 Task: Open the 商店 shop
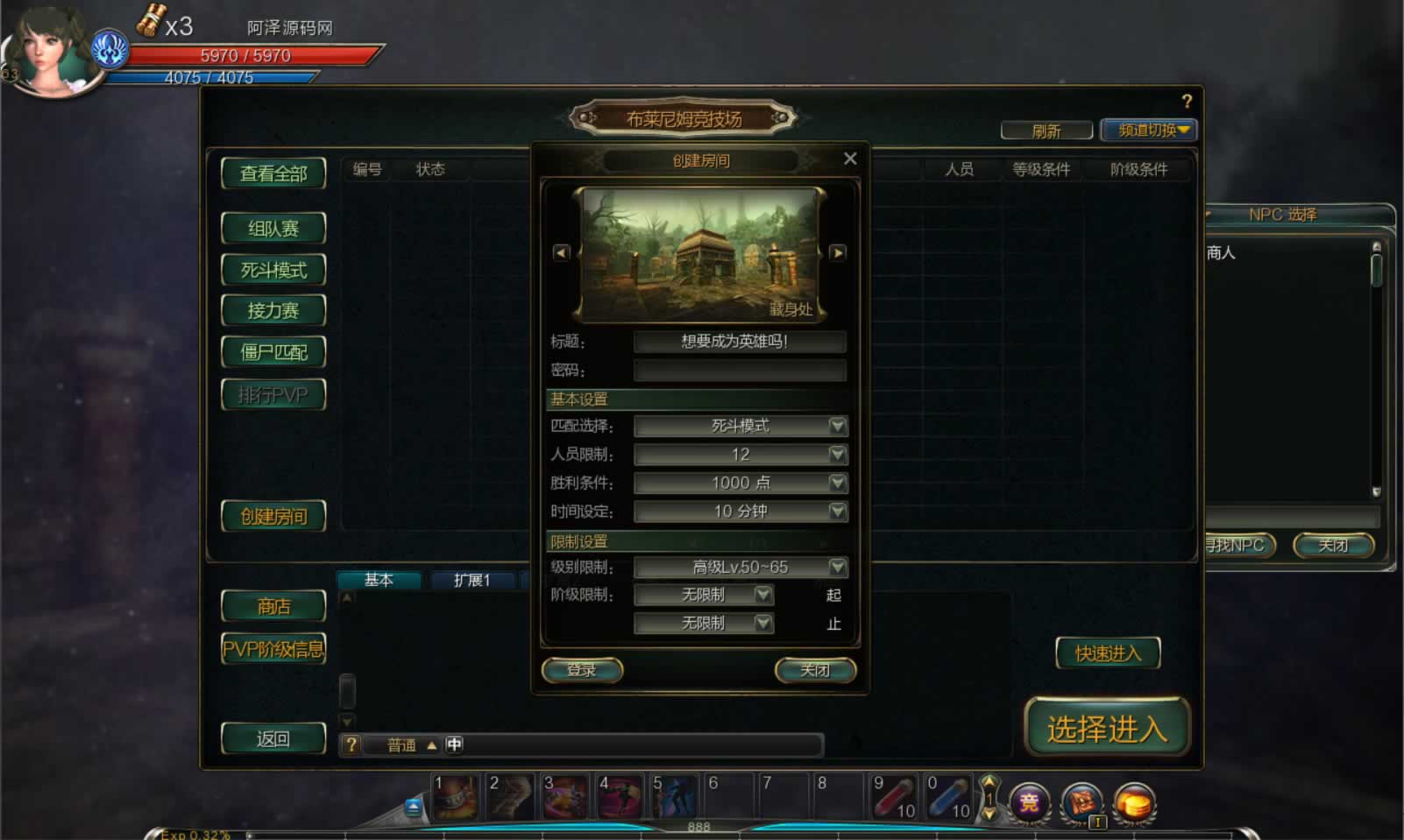pyautogui.click(x=273, y=606)
